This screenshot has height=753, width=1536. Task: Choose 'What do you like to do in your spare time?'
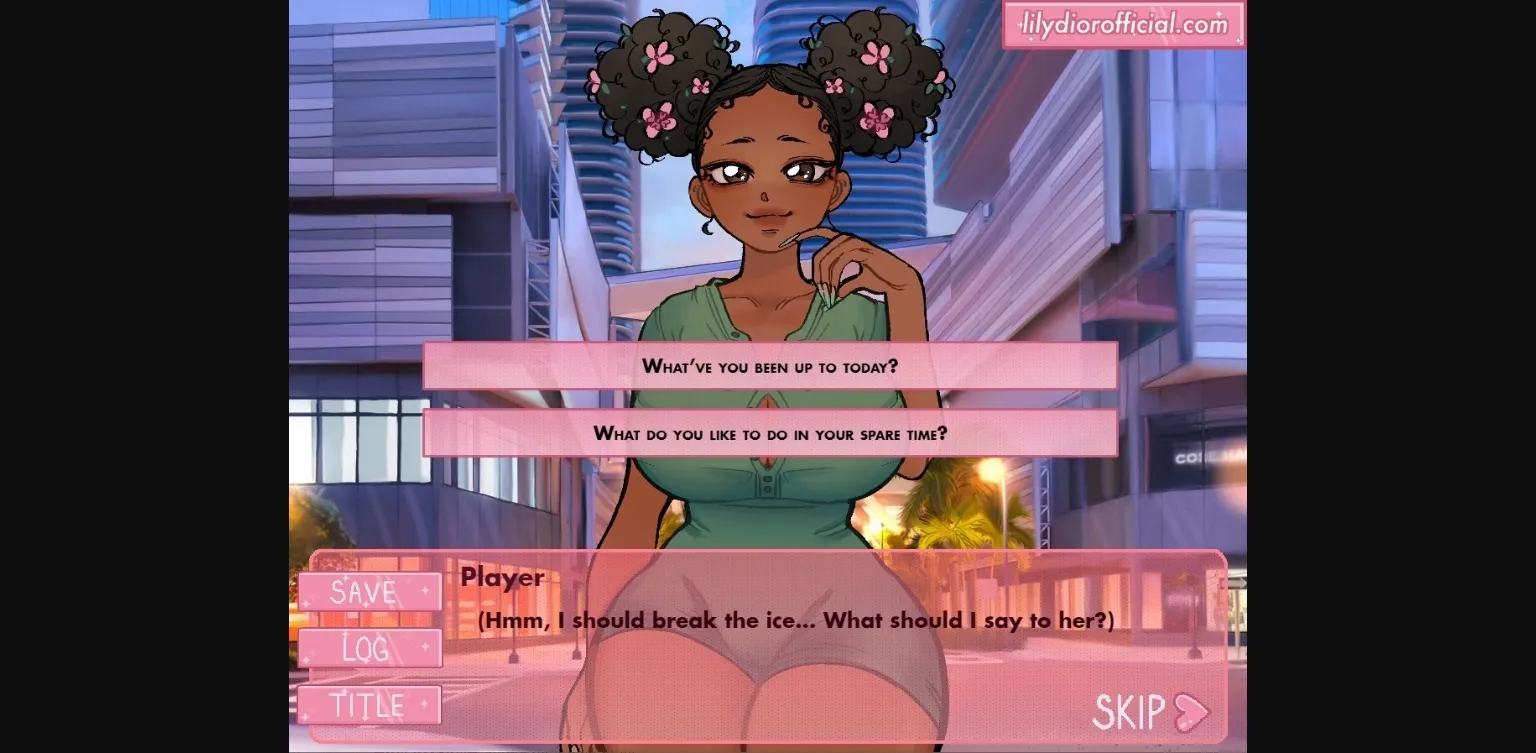[768, 433]
